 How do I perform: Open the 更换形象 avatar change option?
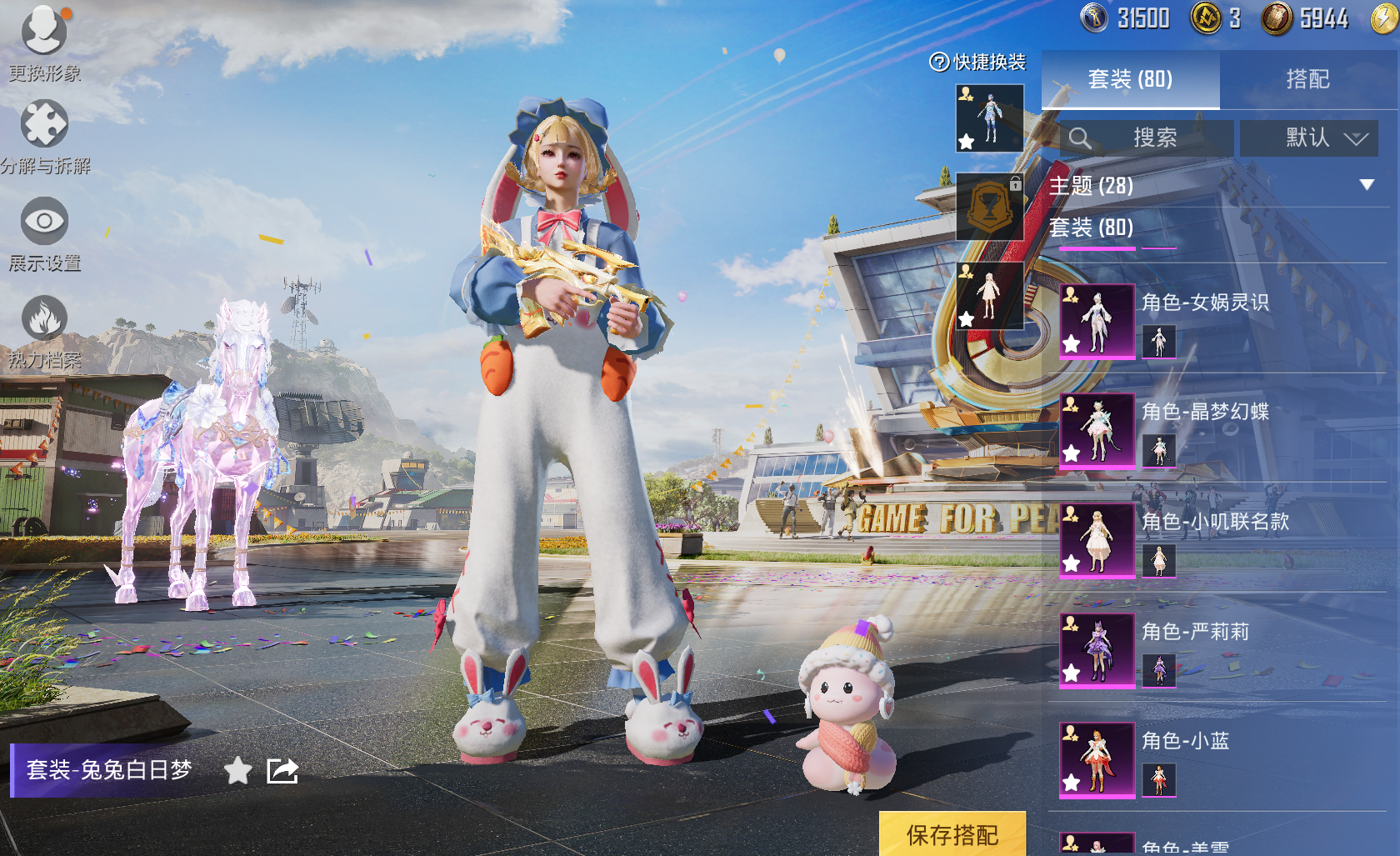pyautogui.click(x=44, y=42)
